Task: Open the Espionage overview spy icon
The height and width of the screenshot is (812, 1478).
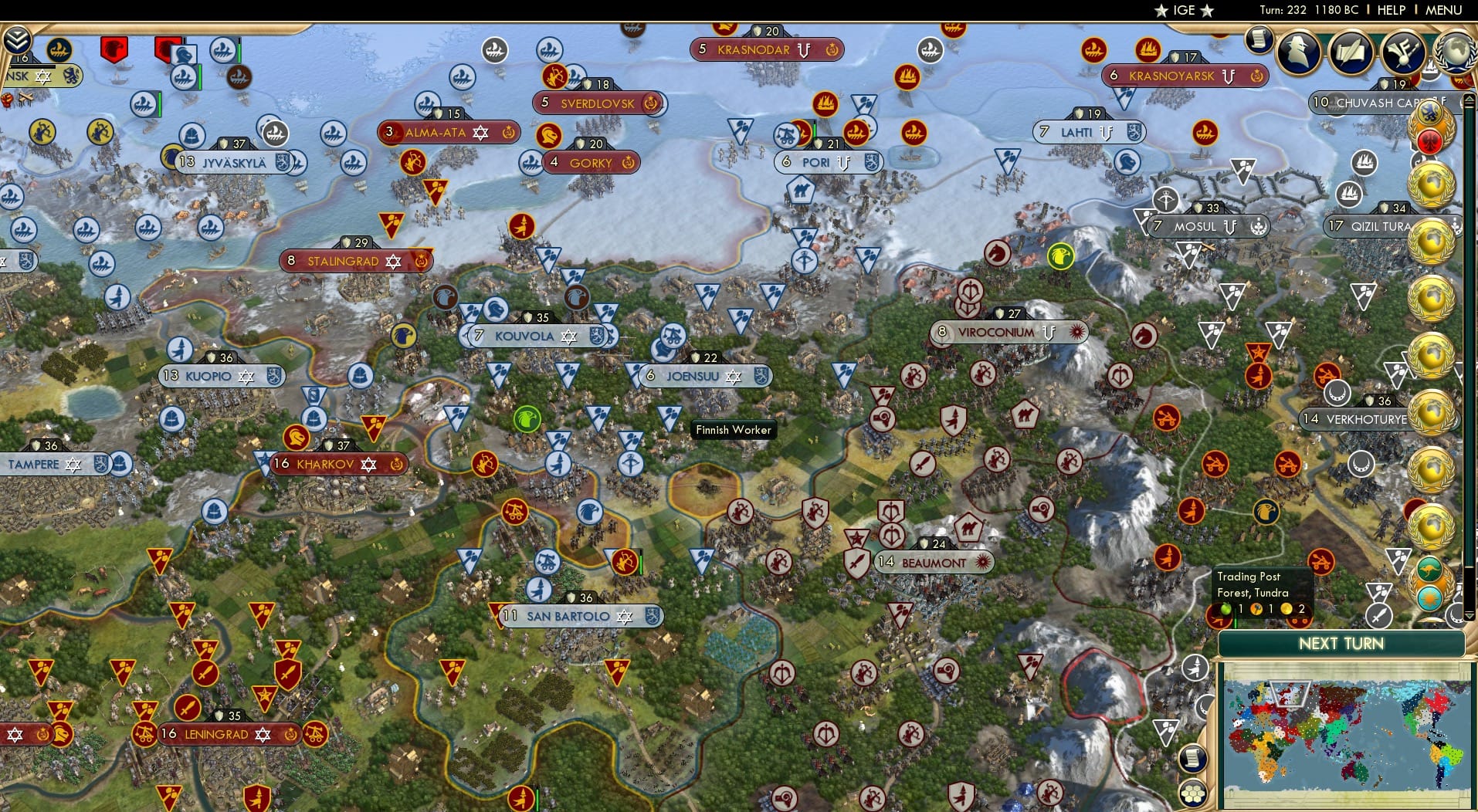Action: point(1297,52)
